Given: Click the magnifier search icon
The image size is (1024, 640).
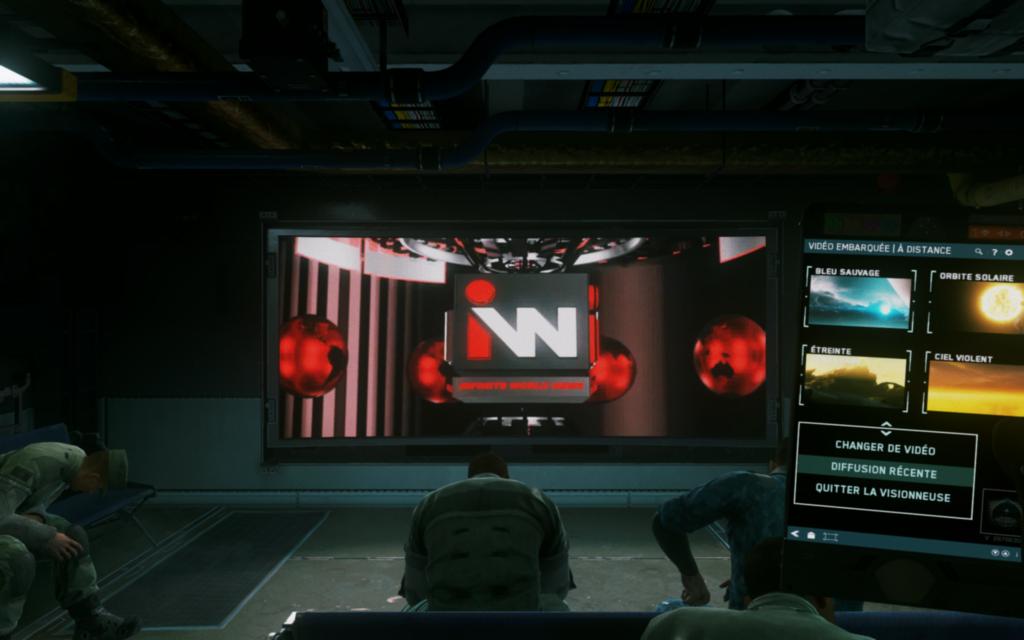Looking at the screenshot, I should (979, 252).
